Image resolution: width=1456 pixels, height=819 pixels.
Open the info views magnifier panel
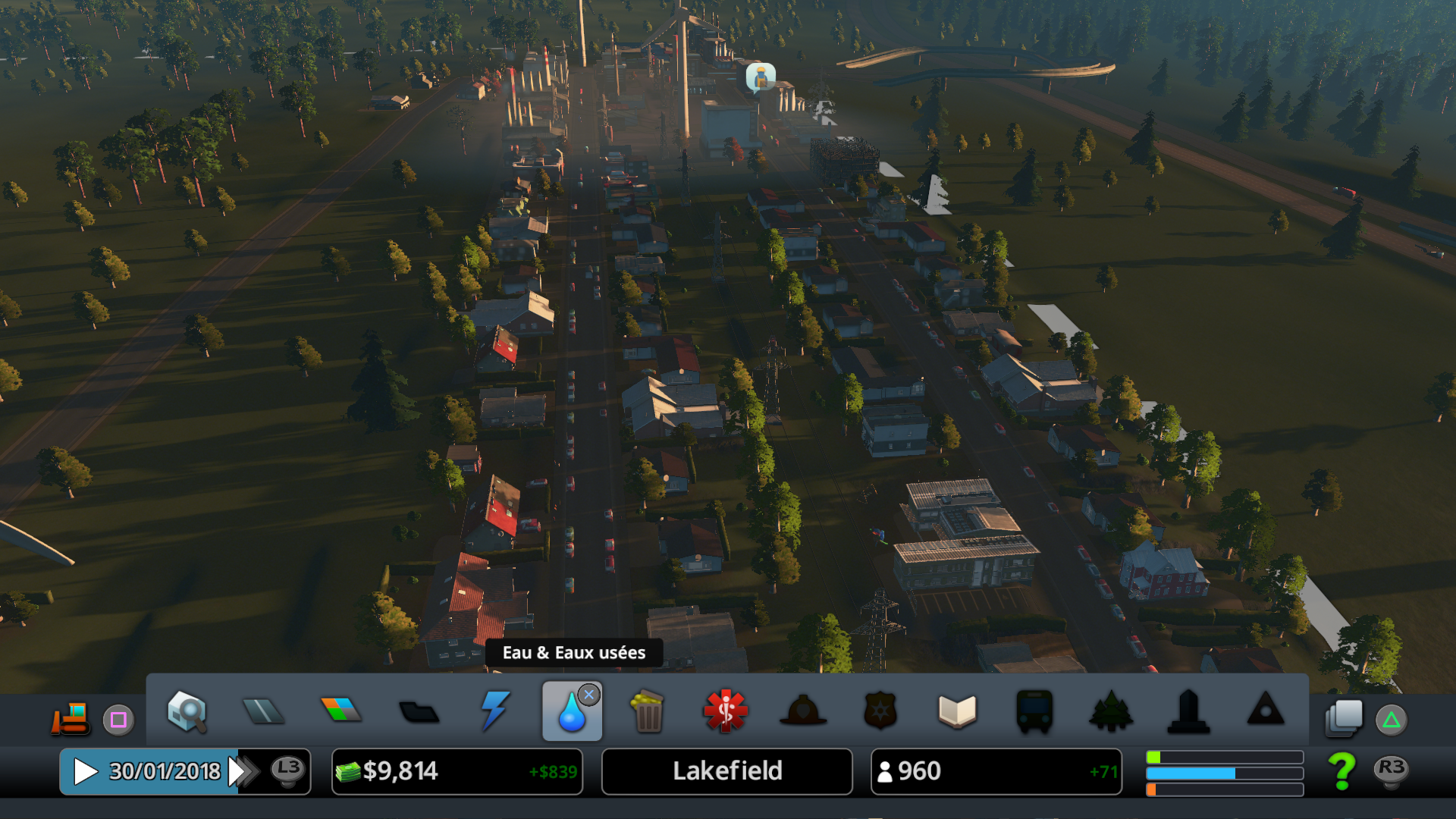click(x=187, y=711)
